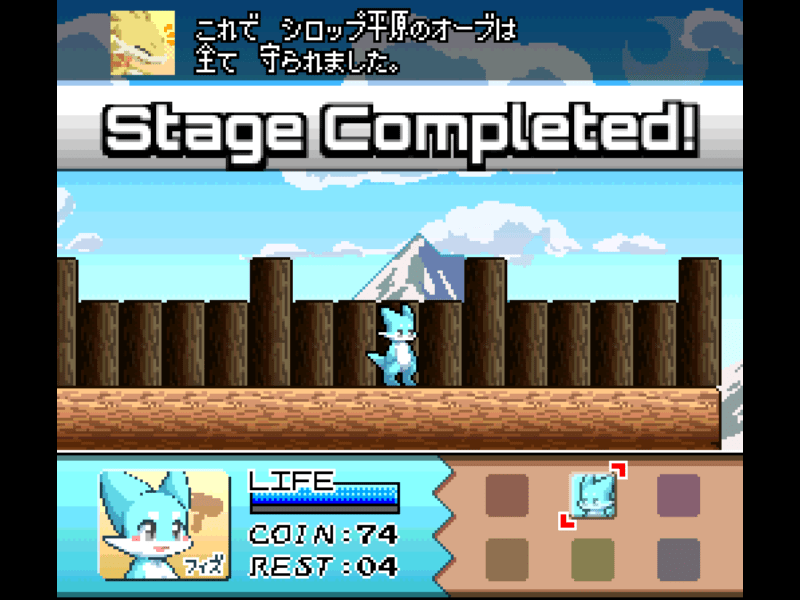Click the yellow dragon speaker portrait
The width and height of the screenshot is (800, 600).
pos(142,43)
